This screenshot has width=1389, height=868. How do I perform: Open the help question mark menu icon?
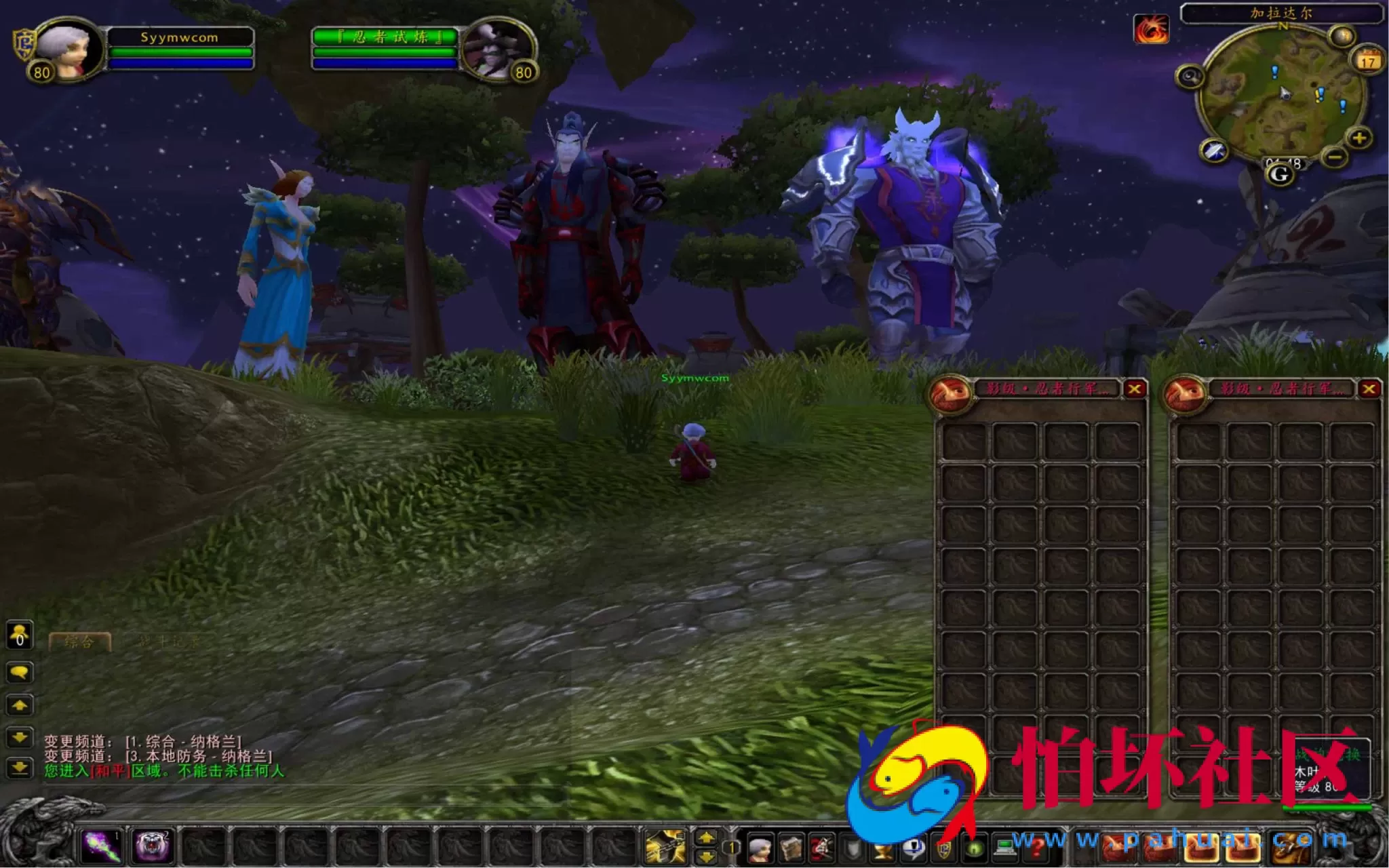tap(1036, 848)
